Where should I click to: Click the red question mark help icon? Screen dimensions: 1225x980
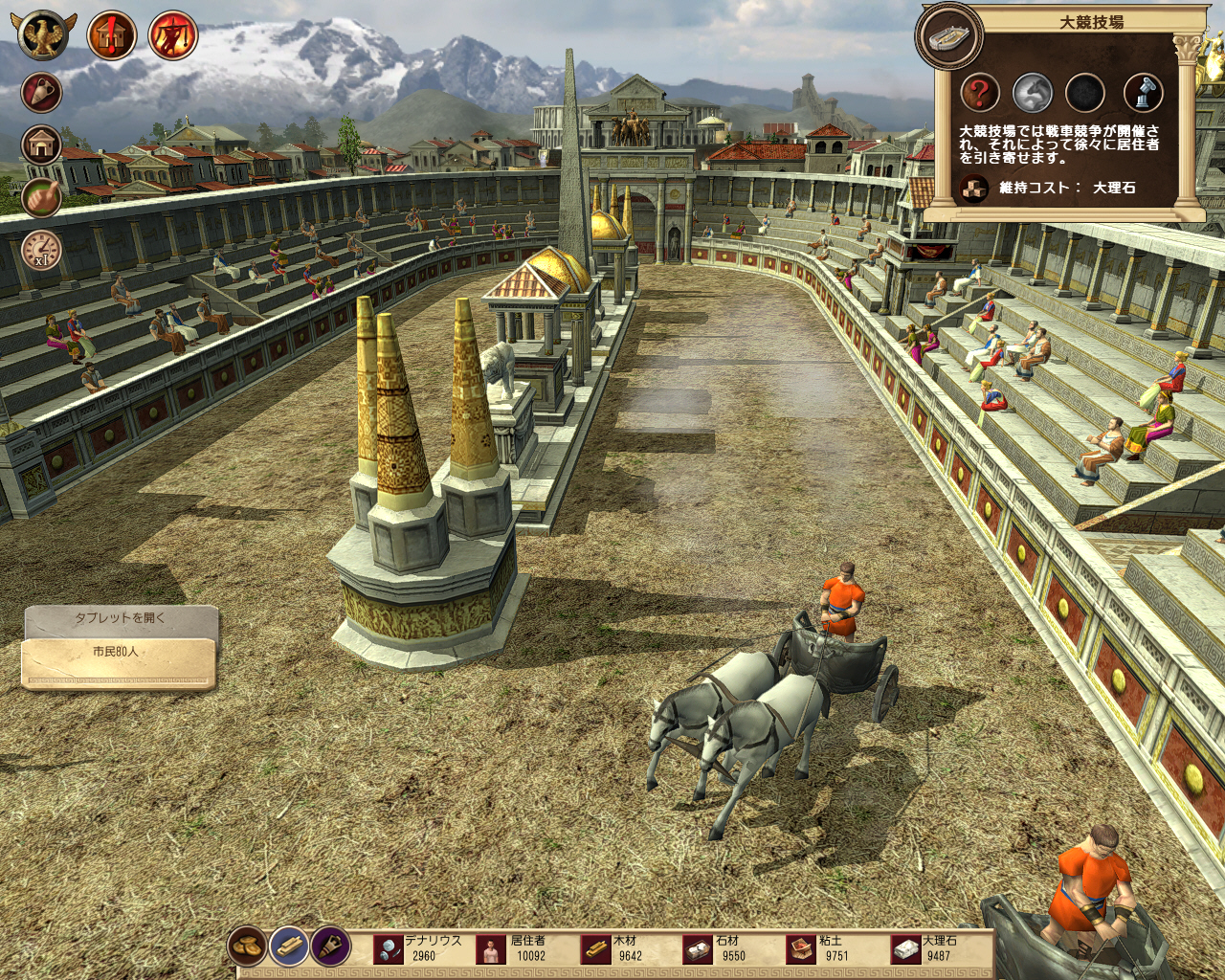tap(980, 94)
